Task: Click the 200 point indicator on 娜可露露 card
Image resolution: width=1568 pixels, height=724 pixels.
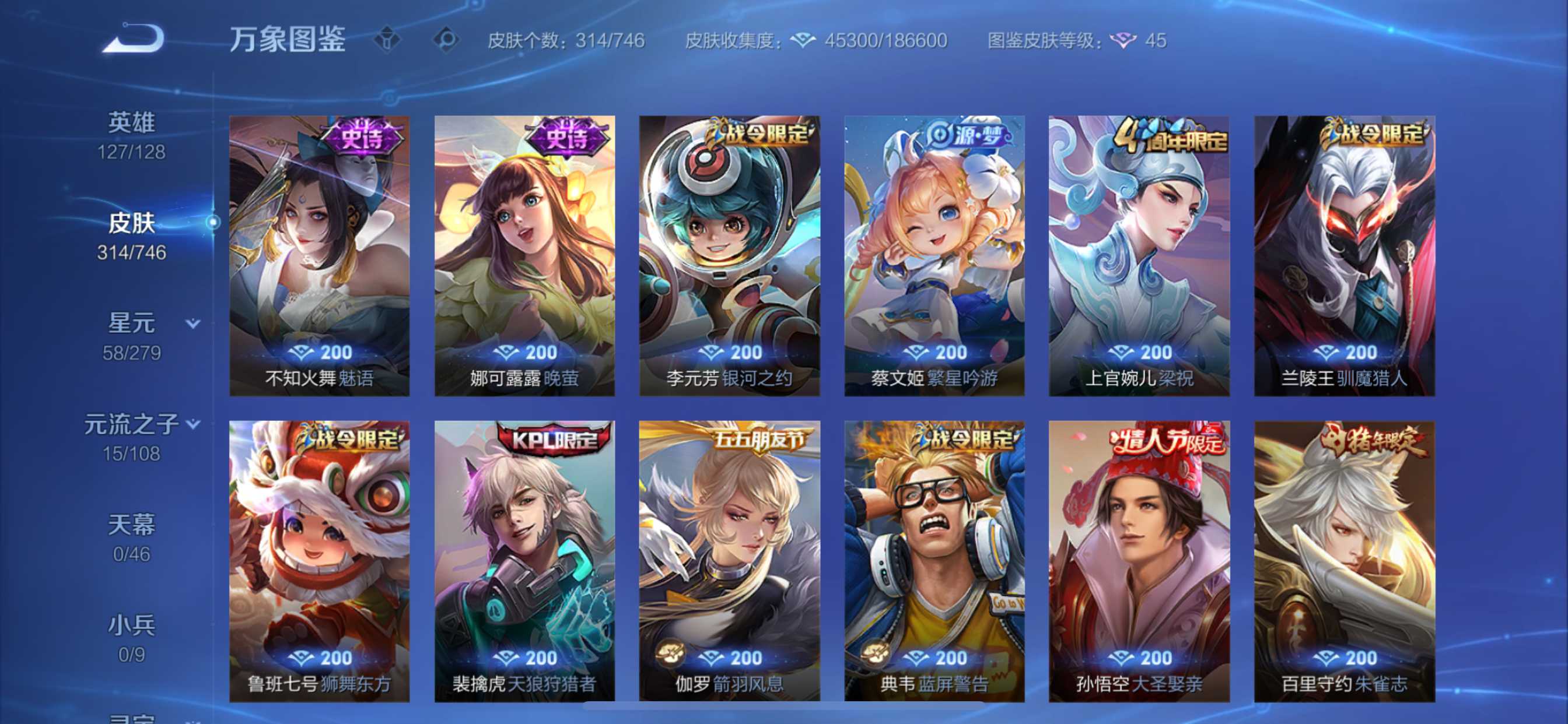Action: point(524,352)
